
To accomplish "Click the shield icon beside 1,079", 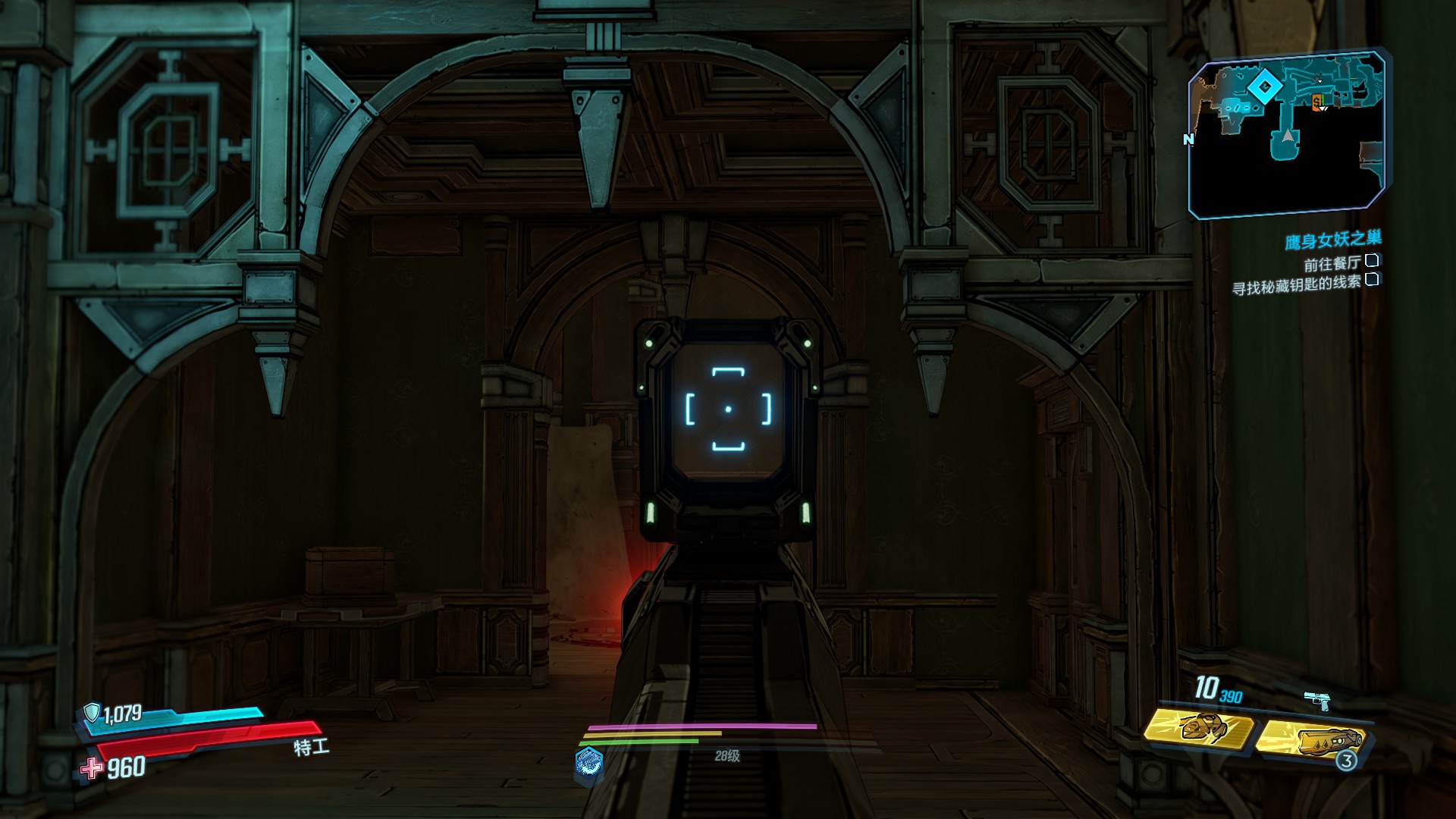I will (93, 712).
